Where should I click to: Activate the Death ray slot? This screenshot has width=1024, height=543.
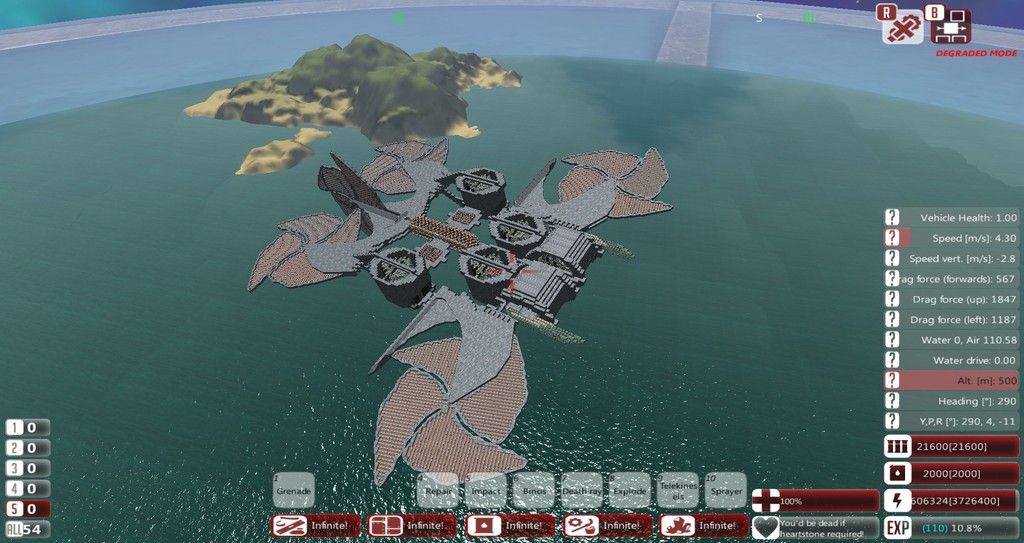(582, 490)
